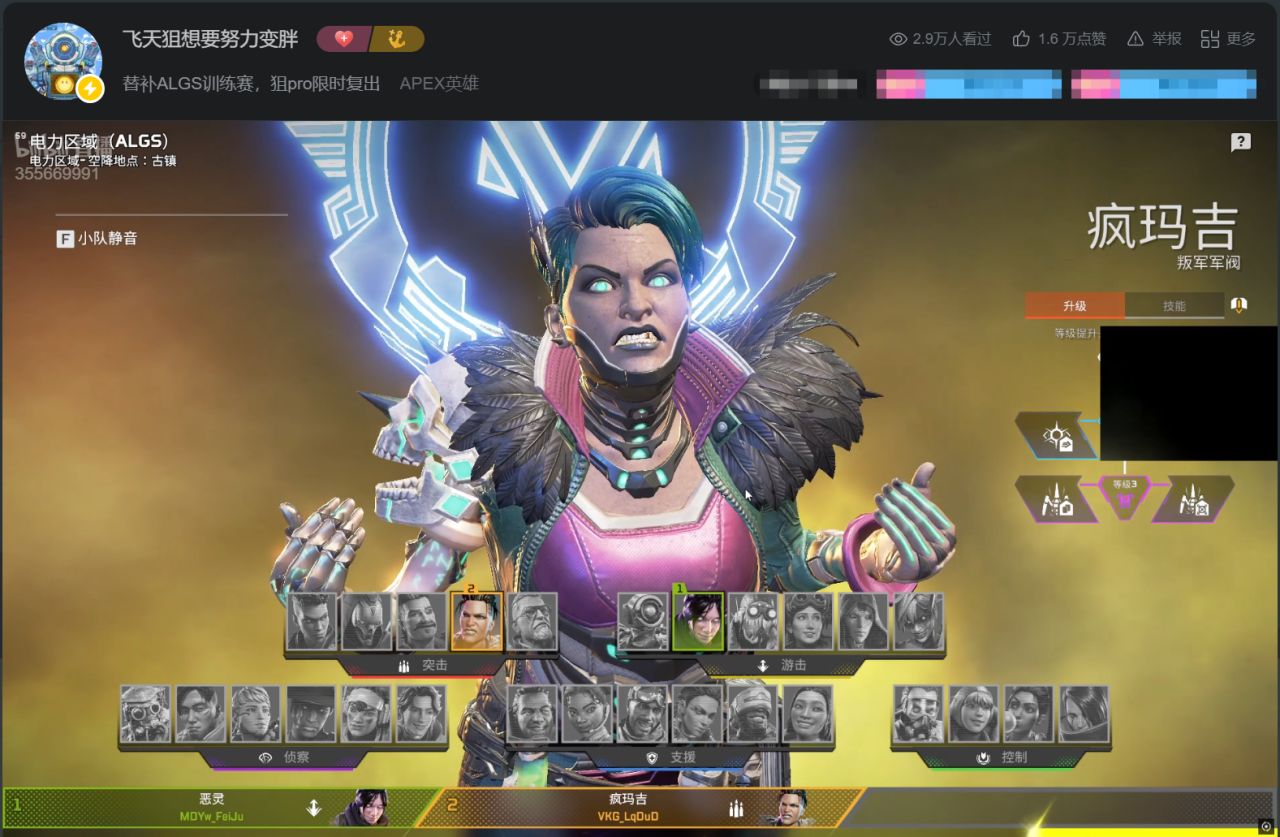The image size is (1280, 837).
Task: Pick the Bloodhound goggled mask portrait
Action: pos(146,714)
